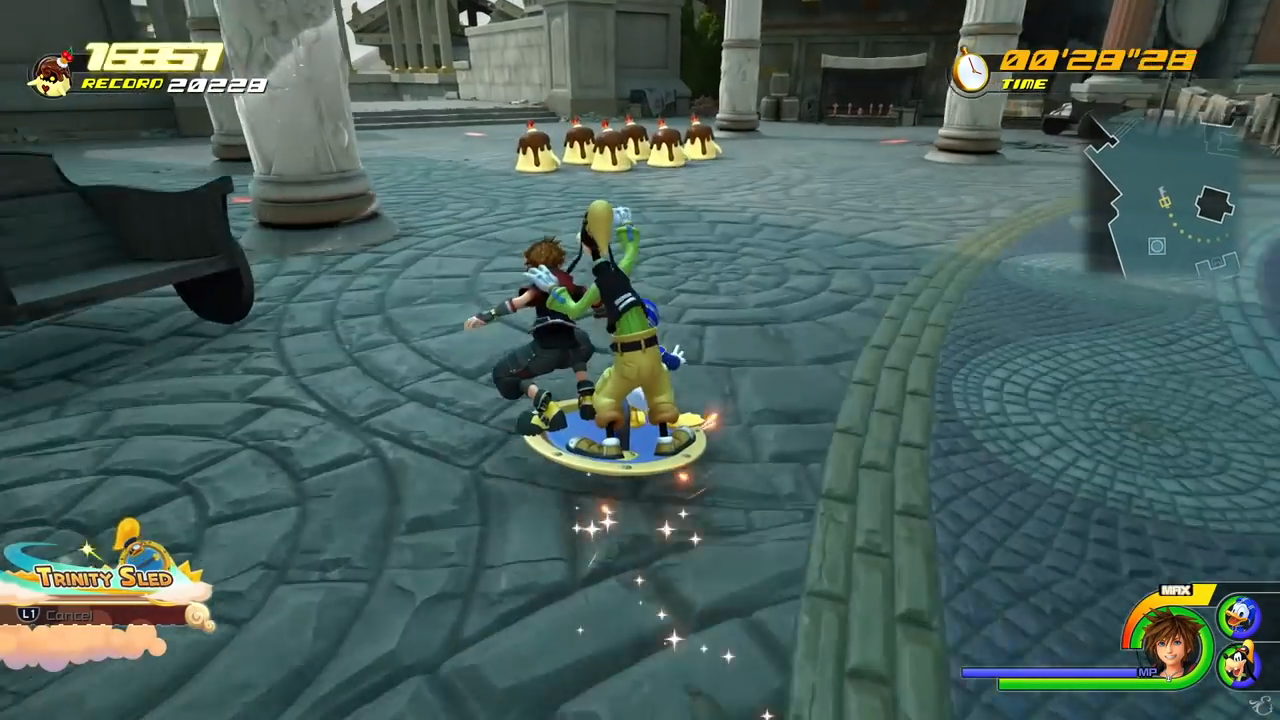Click the square save point marker on the minimap

coord(1156,243)
